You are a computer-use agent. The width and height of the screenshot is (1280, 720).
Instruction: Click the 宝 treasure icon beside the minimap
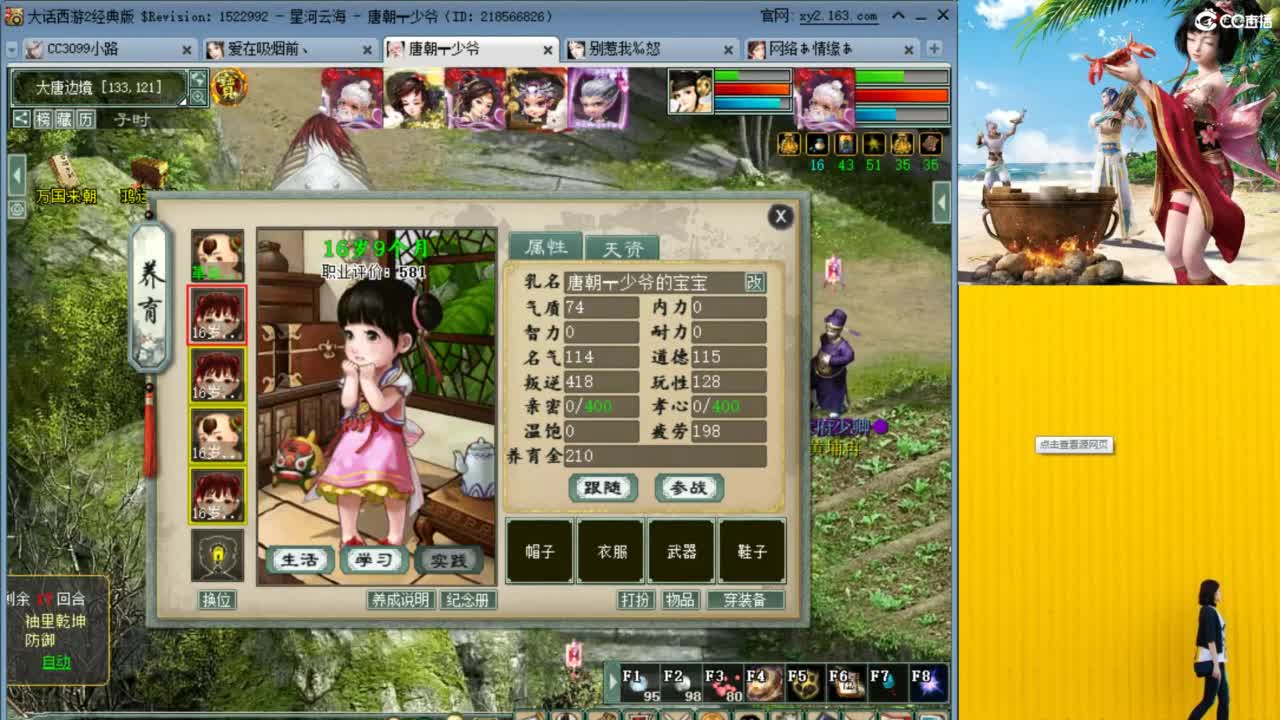(x=230, y=88)
